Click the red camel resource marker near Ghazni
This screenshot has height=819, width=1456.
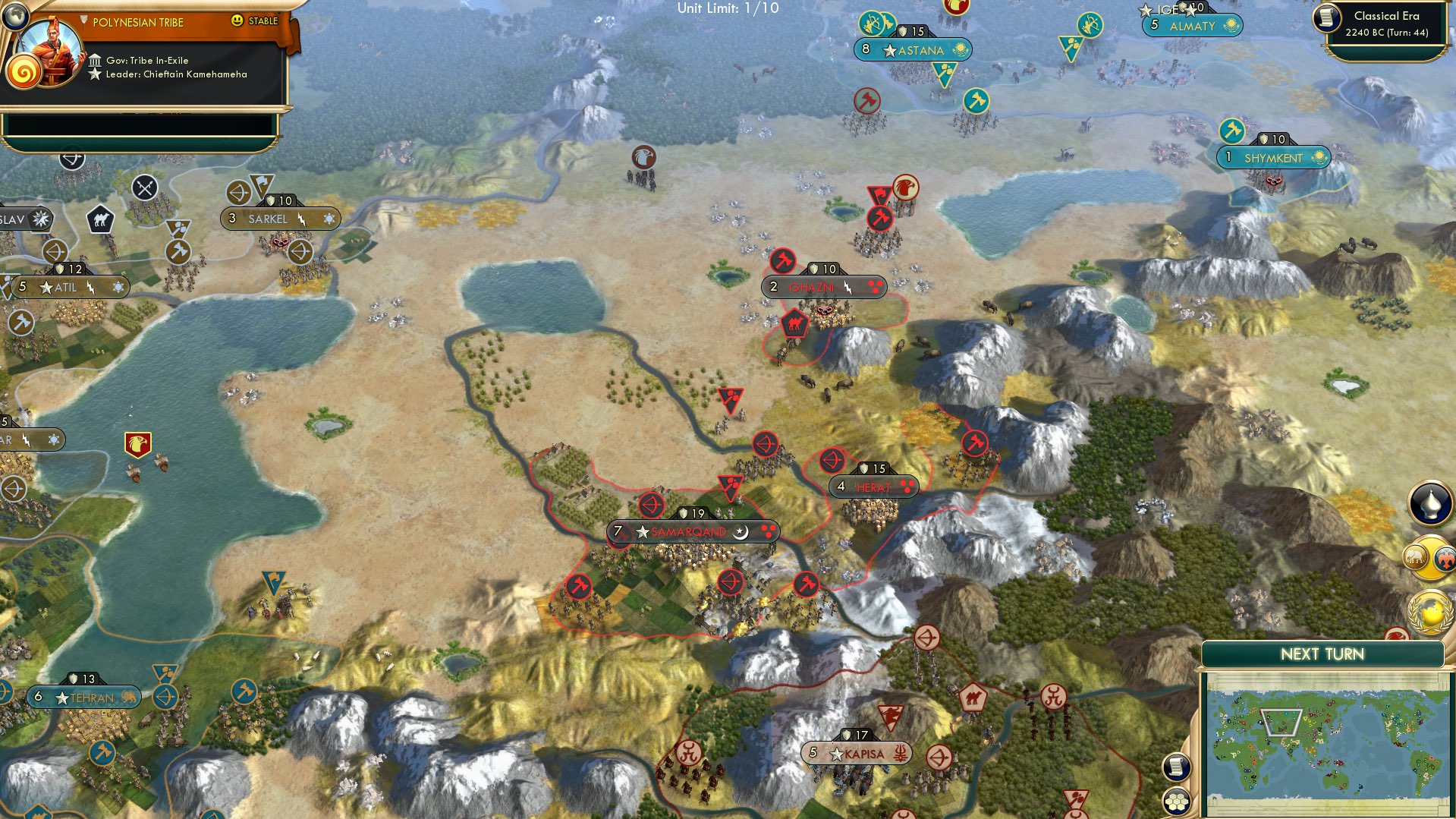tap(794, 322)
